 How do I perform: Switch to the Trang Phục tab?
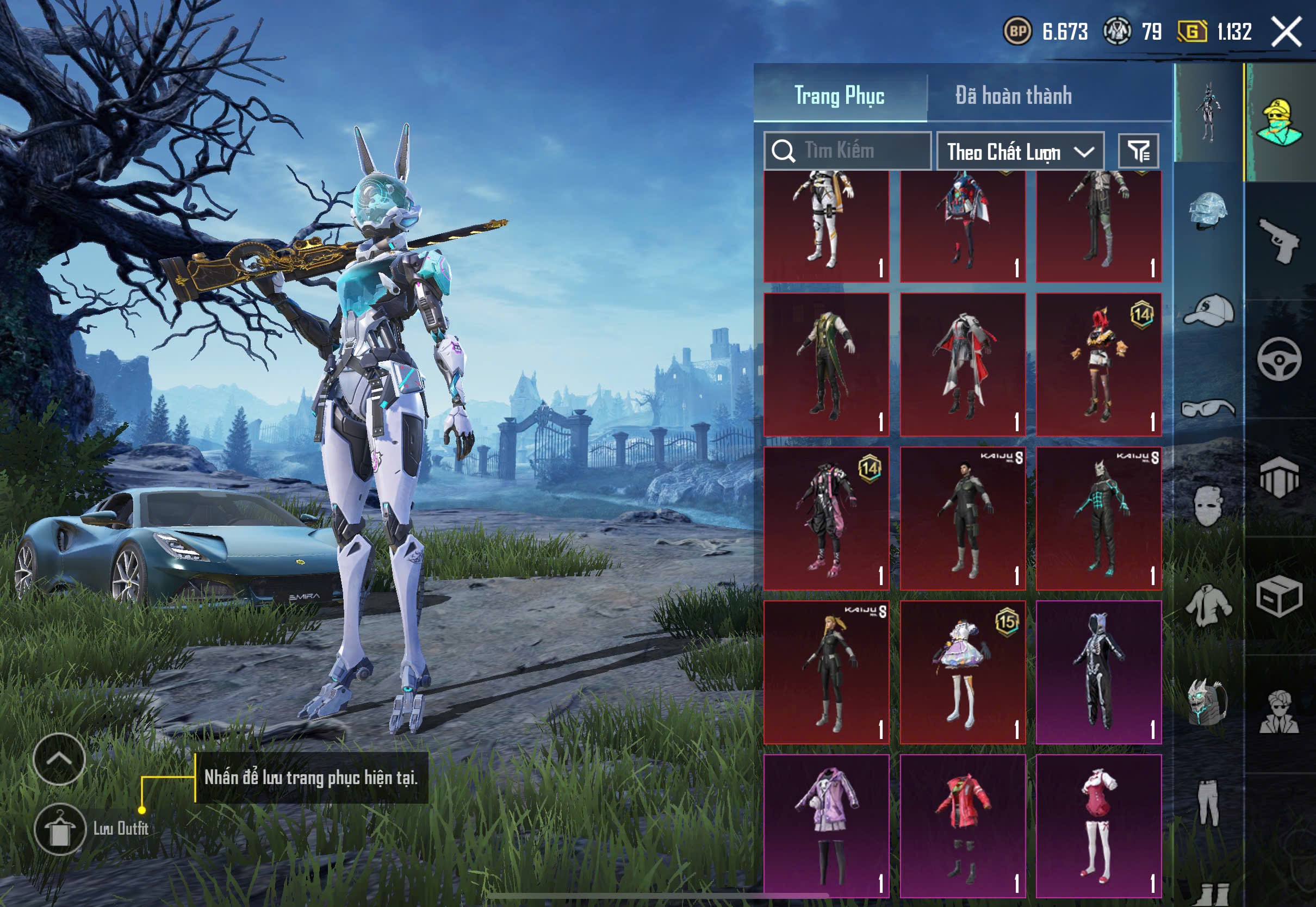pos(839,95)
